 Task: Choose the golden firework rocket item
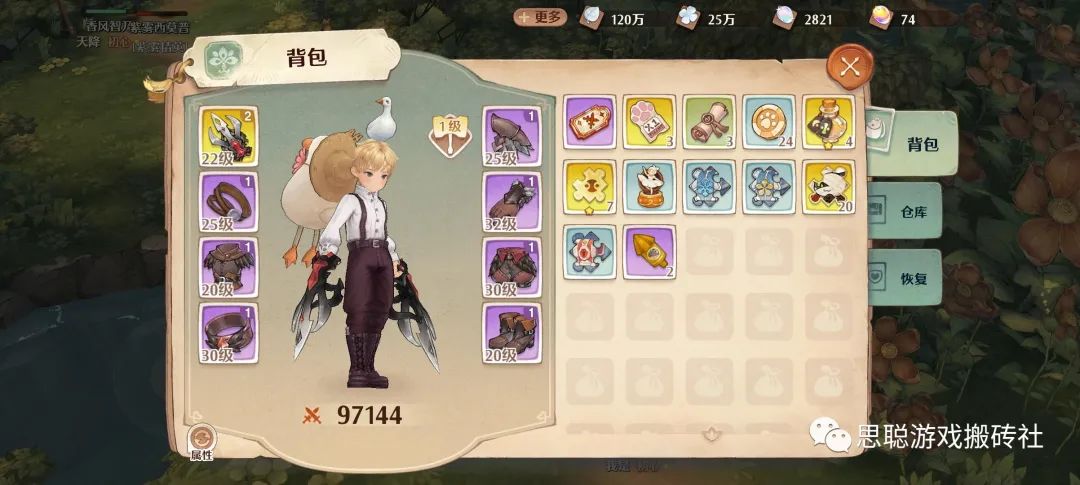[x=650, y=251]
